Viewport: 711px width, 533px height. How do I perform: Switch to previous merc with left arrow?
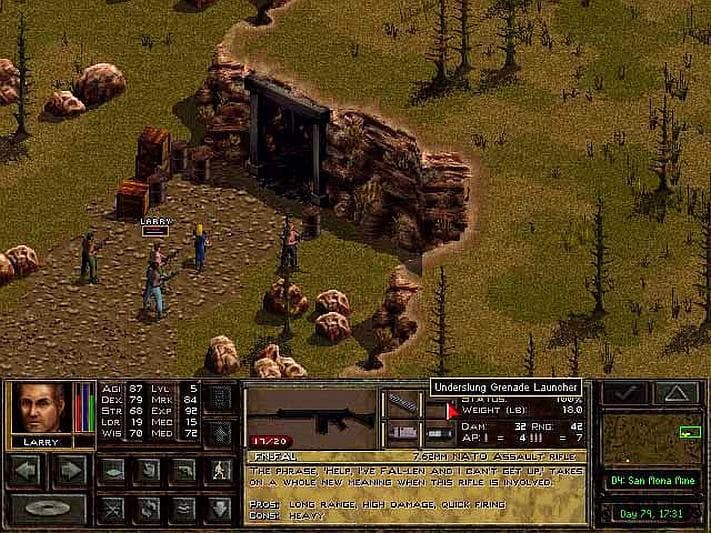(x=25, y=469)
